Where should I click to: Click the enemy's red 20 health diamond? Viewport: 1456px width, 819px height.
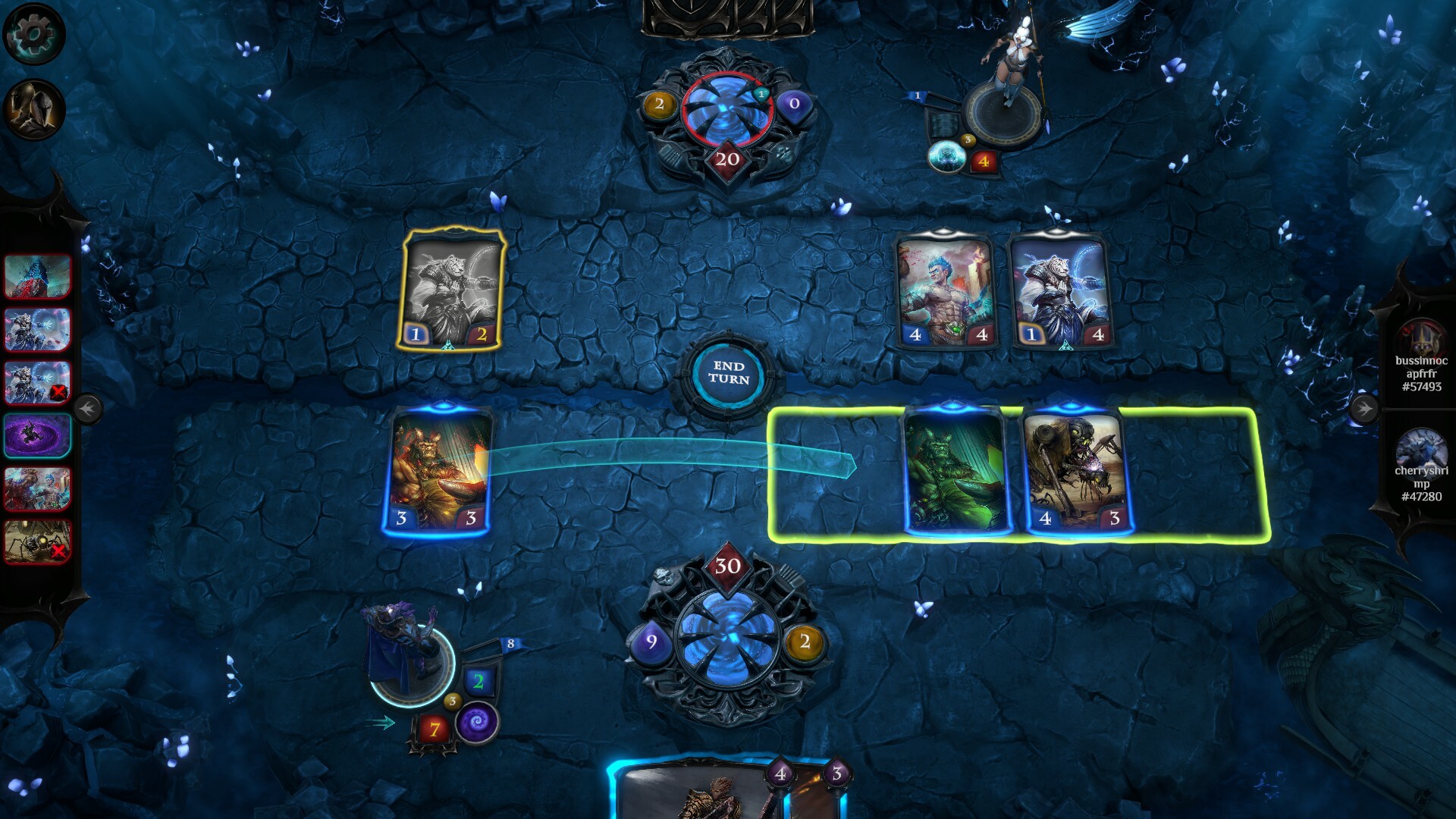point(730,159)
